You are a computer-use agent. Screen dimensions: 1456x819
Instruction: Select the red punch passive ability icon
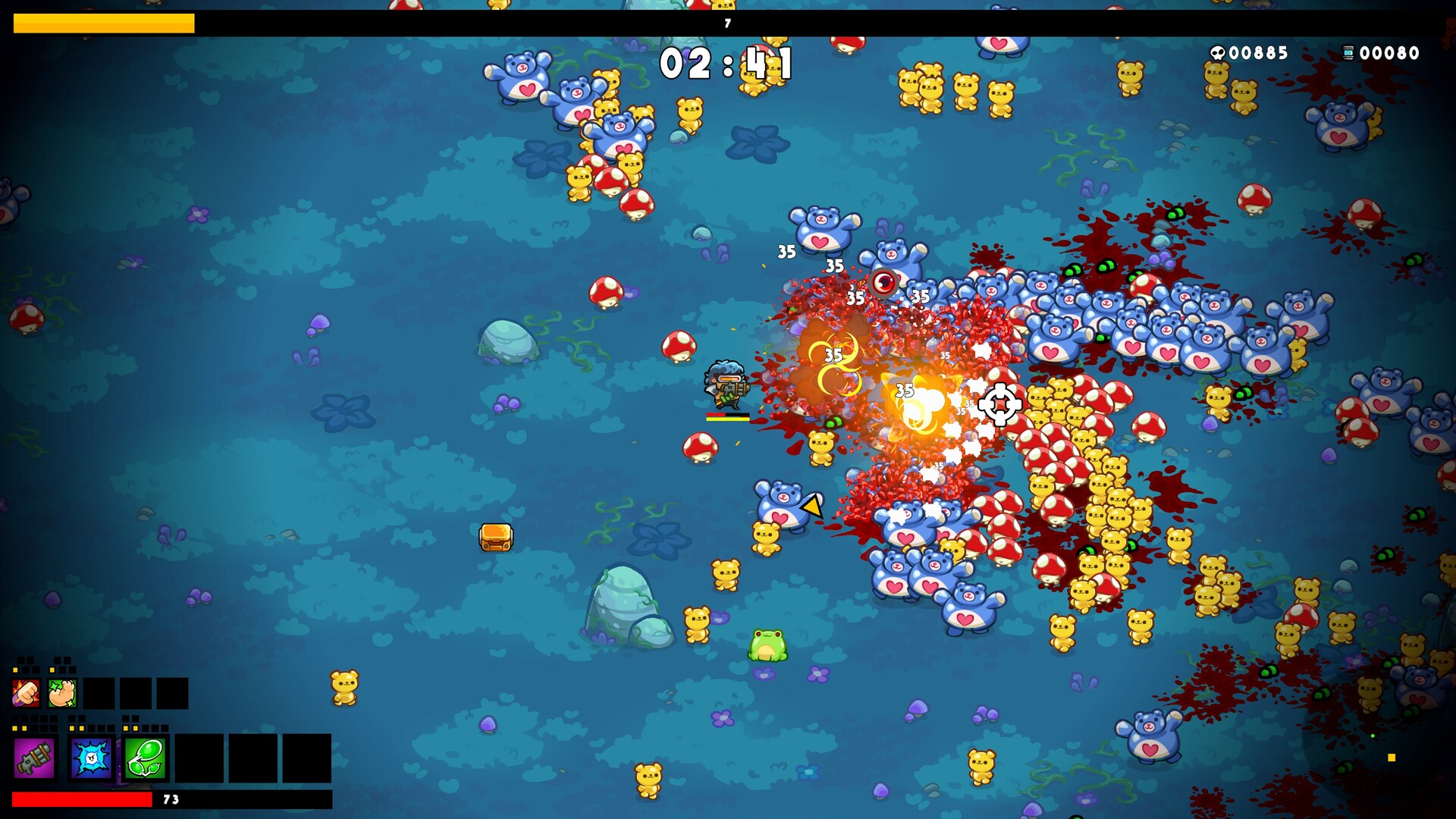(x=26, y=692)
